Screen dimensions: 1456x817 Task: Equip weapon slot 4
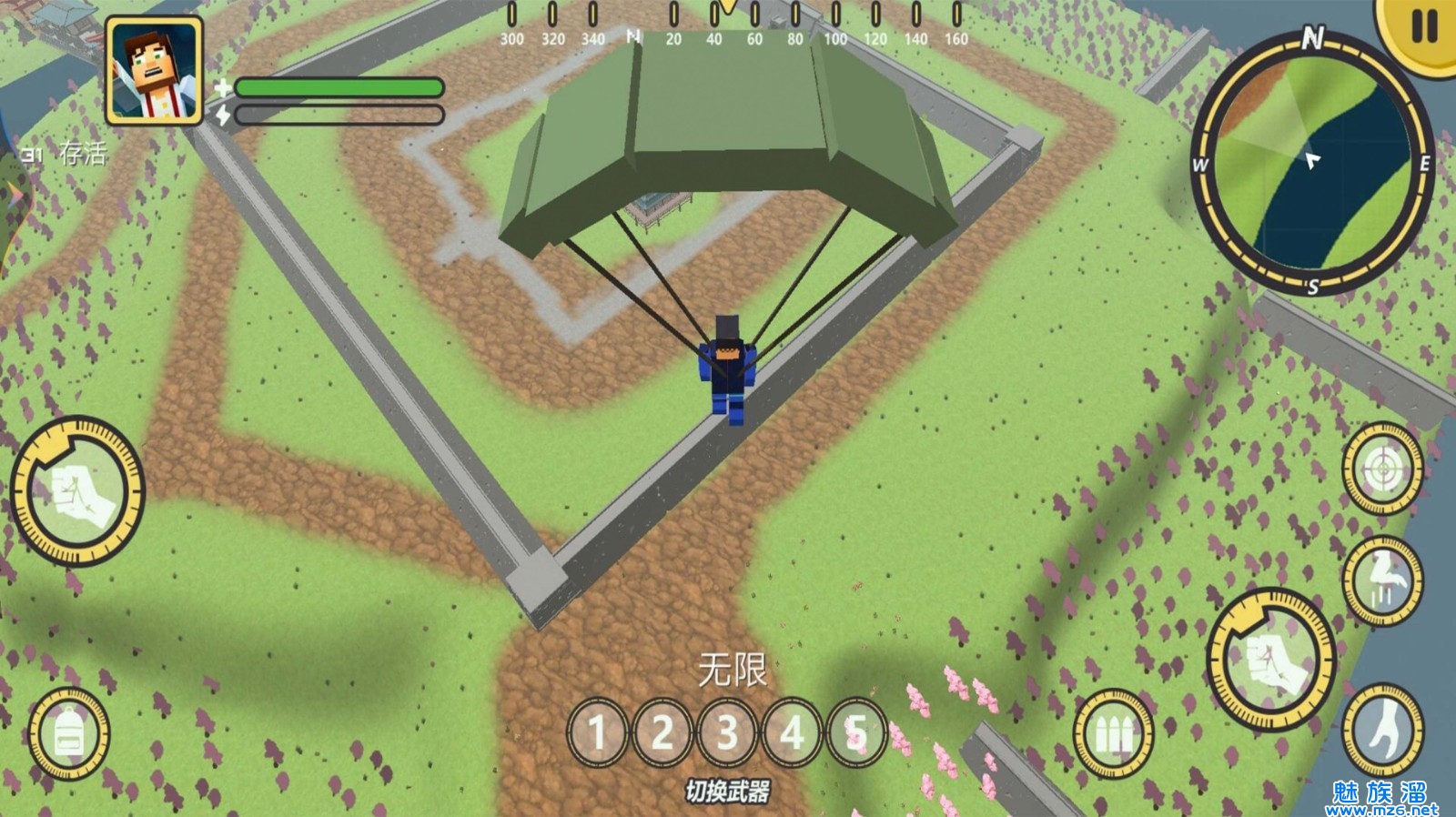tap(792, 732)
